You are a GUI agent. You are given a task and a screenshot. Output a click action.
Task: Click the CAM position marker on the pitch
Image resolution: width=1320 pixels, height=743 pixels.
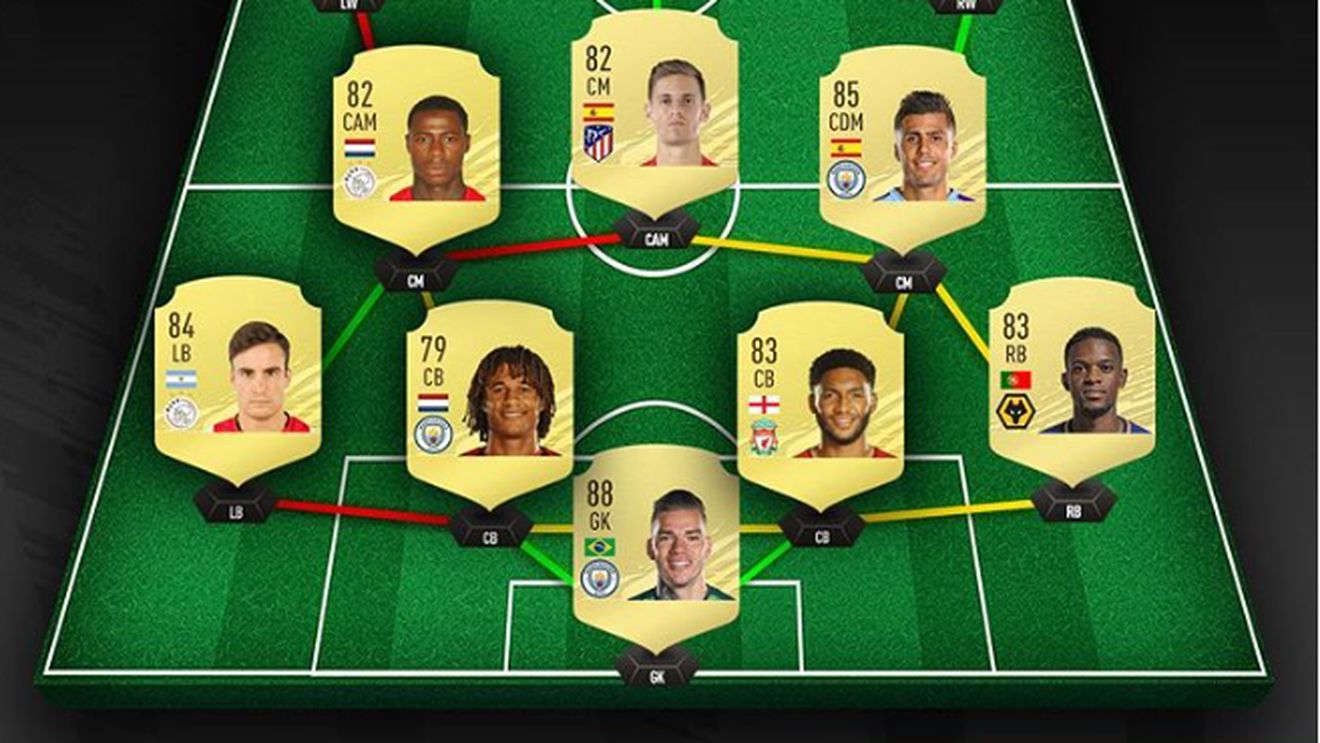655,237
